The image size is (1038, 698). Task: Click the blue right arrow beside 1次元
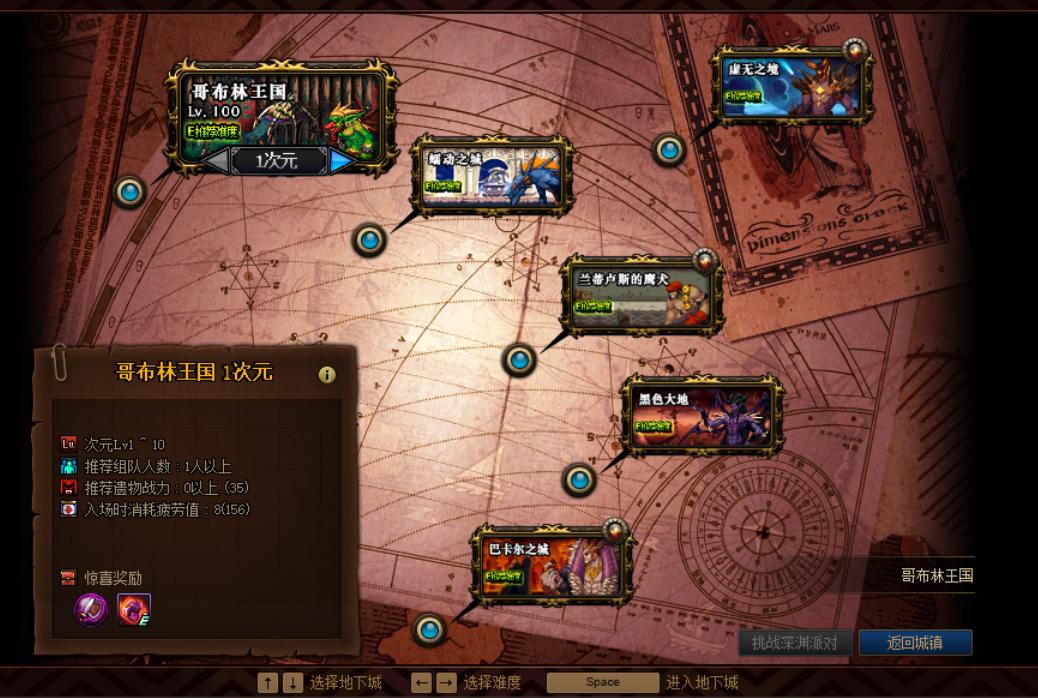[x=342, y=161]
